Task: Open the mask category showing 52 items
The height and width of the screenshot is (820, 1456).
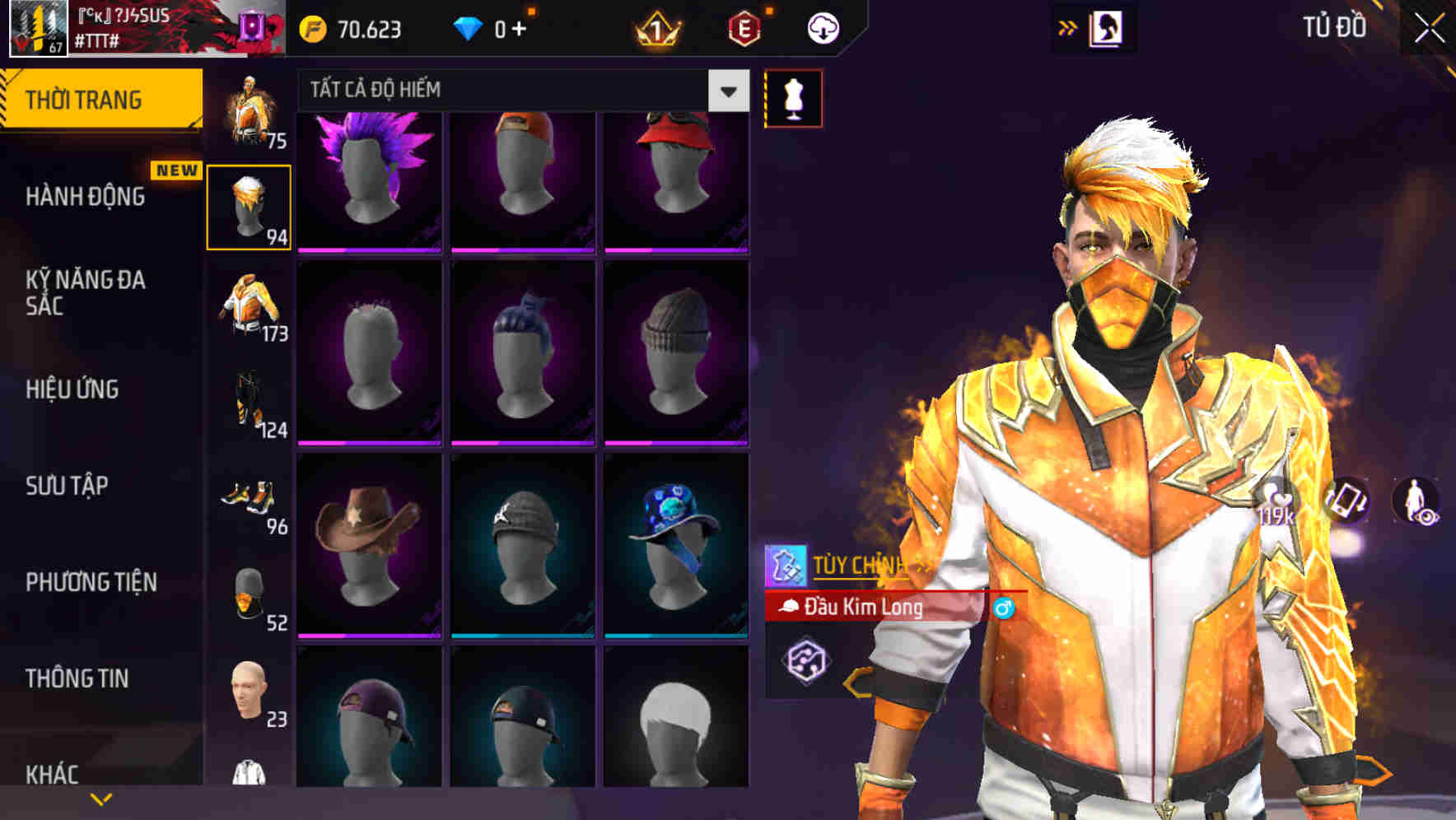Action: click(250, 593)
